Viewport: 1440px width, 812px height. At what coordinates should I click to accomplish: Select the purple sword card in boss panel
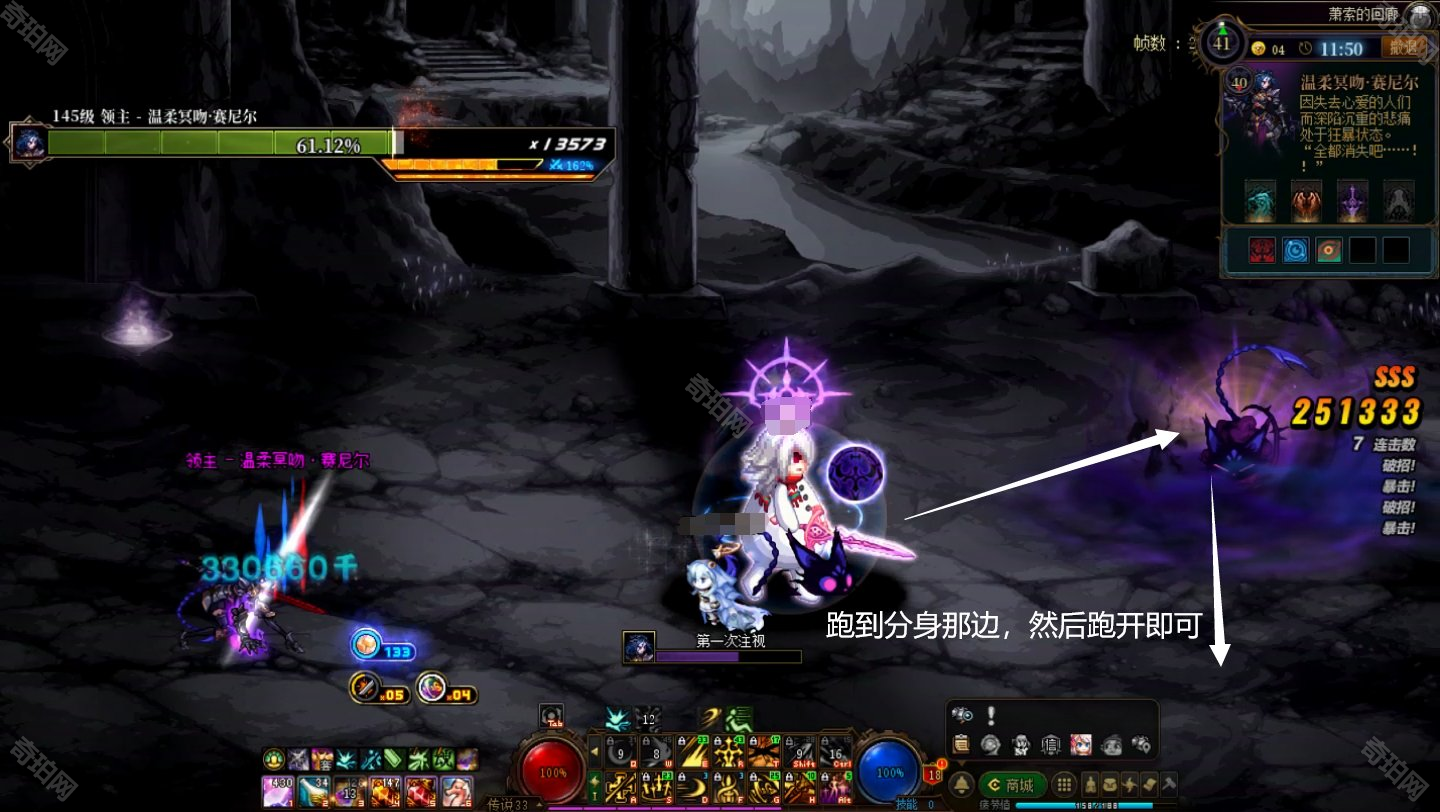tap(1352, 201)
